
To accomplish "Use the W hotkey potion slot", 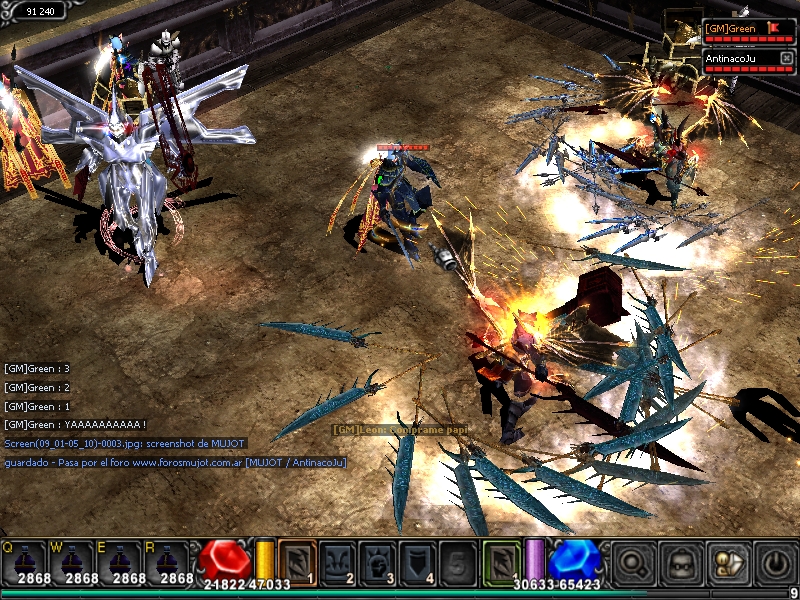I will 70,561.
